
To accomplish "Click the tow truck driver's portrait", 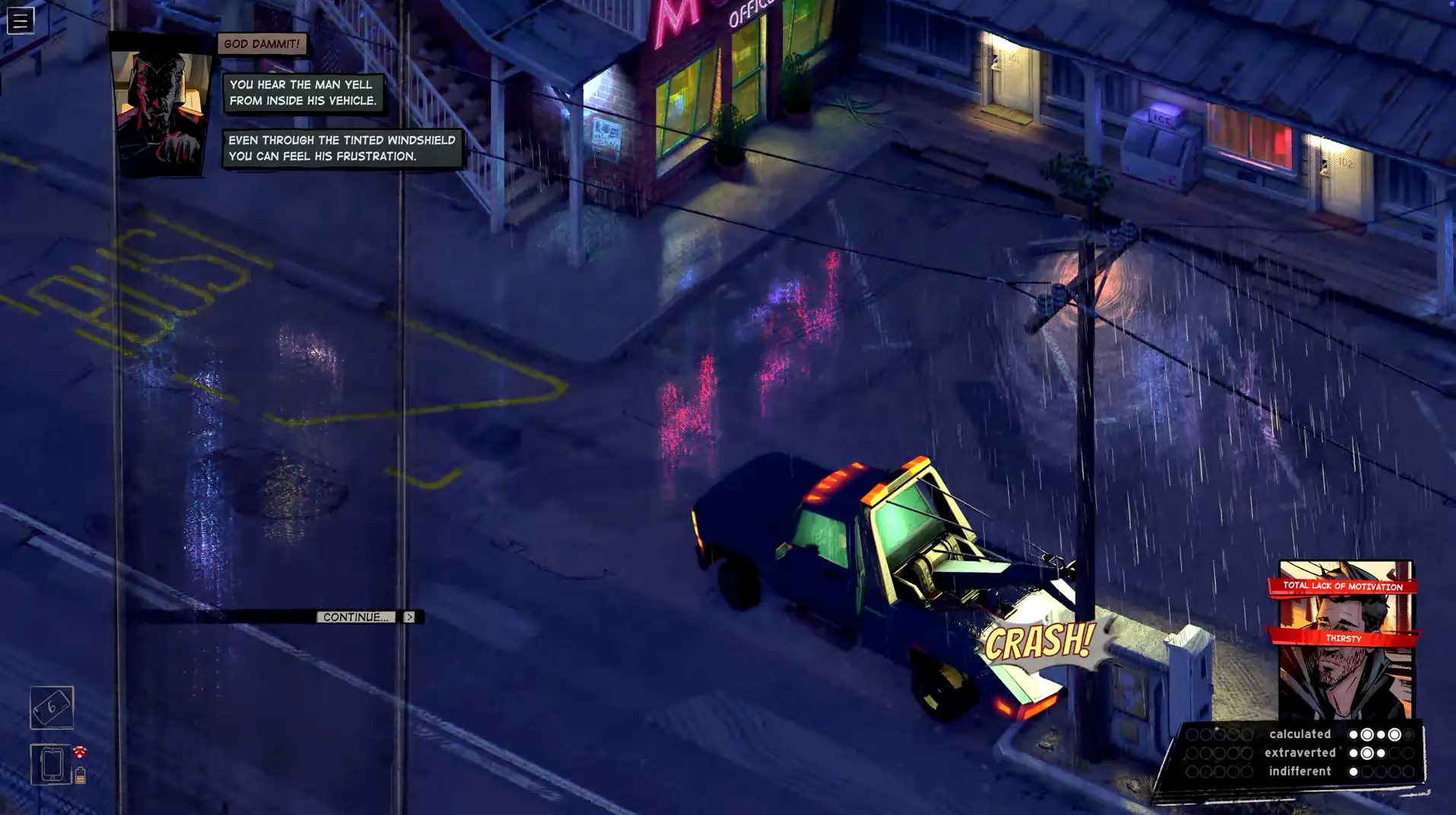I will [x=161, y=111].
